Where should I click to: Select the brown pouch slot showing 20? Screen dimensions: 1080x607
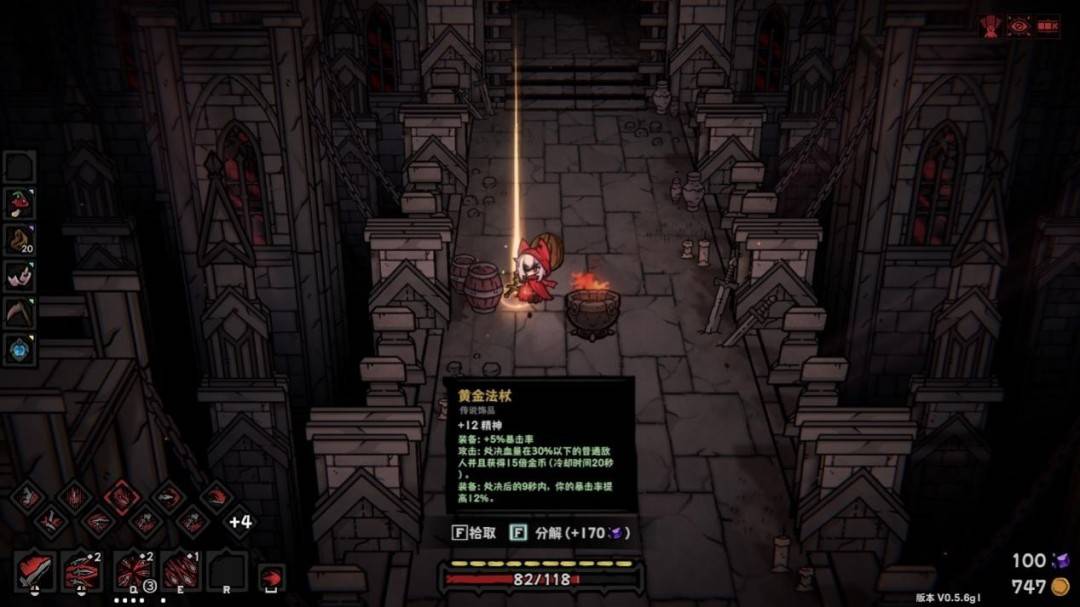(x=20, y=240)
